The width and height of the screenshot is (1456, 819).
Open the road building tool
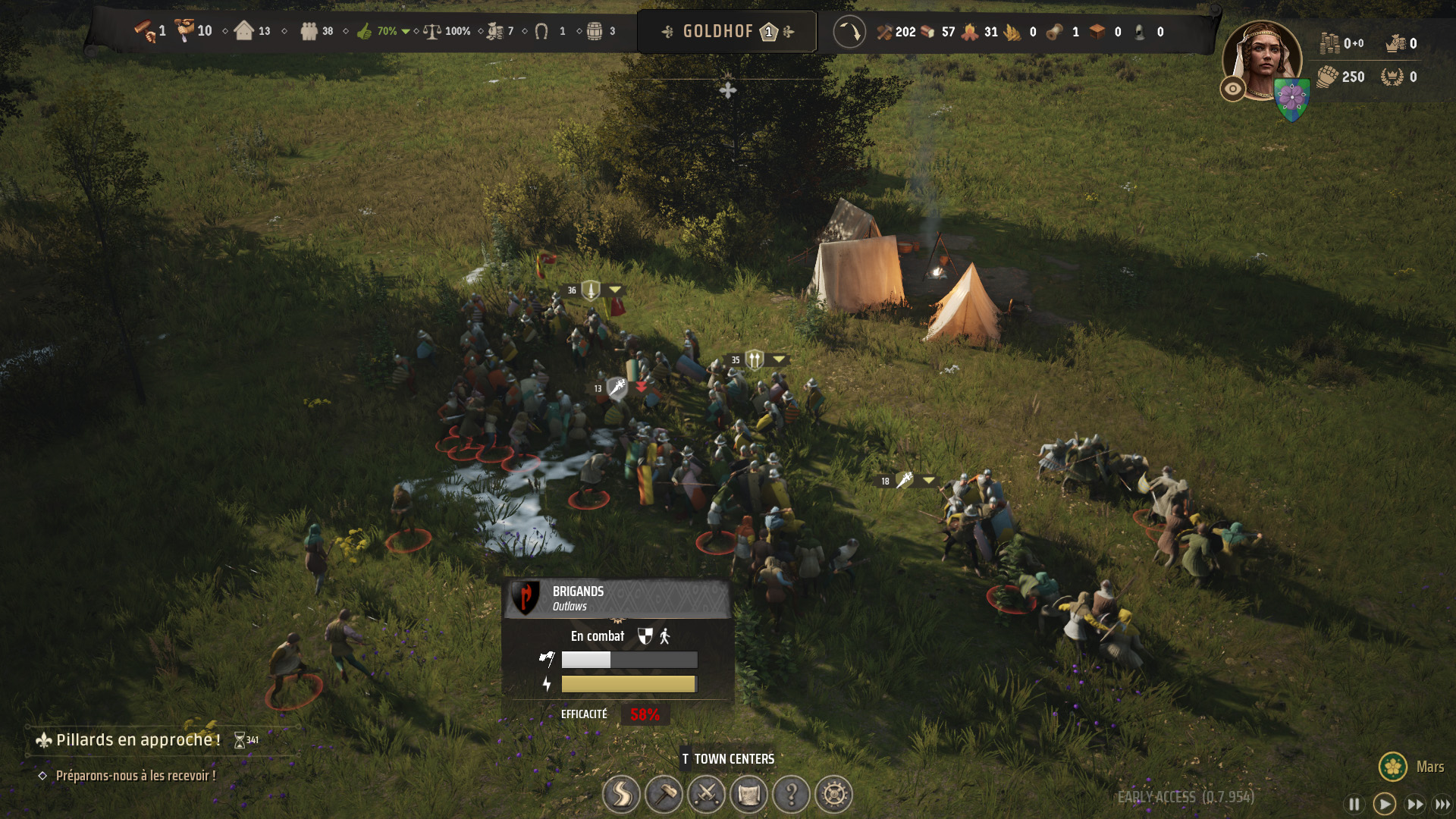[621, 795]
